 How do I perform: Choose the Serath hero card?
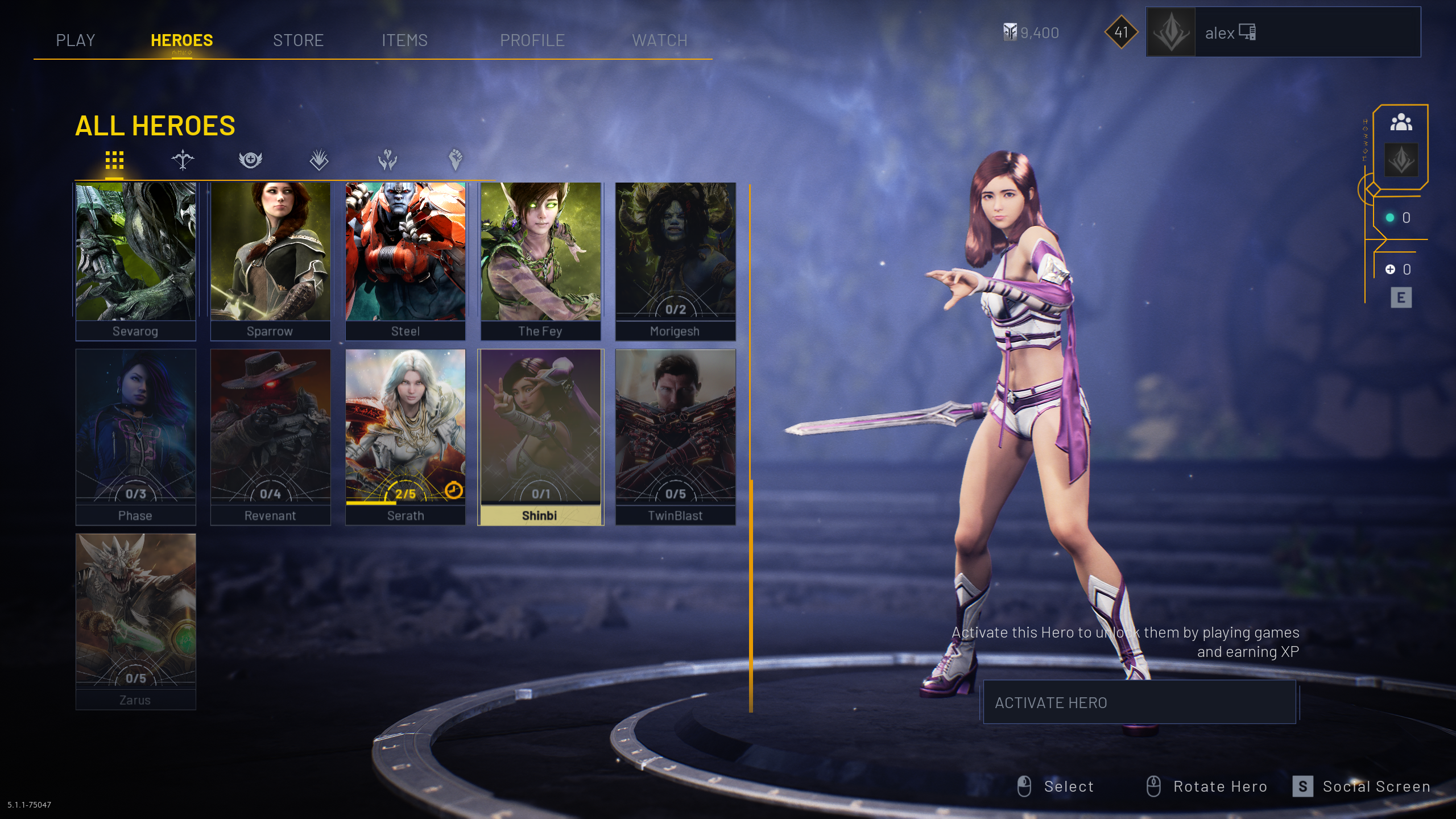(406, 436)
